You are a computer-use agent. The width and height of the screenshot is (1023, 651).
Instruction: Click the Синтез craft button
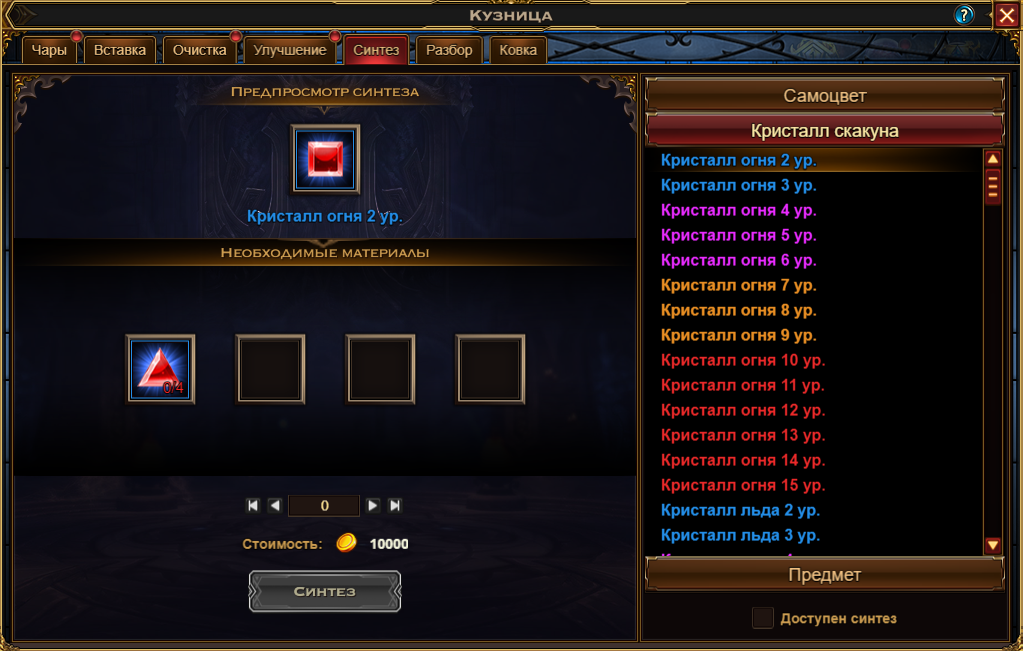point(324,591)
